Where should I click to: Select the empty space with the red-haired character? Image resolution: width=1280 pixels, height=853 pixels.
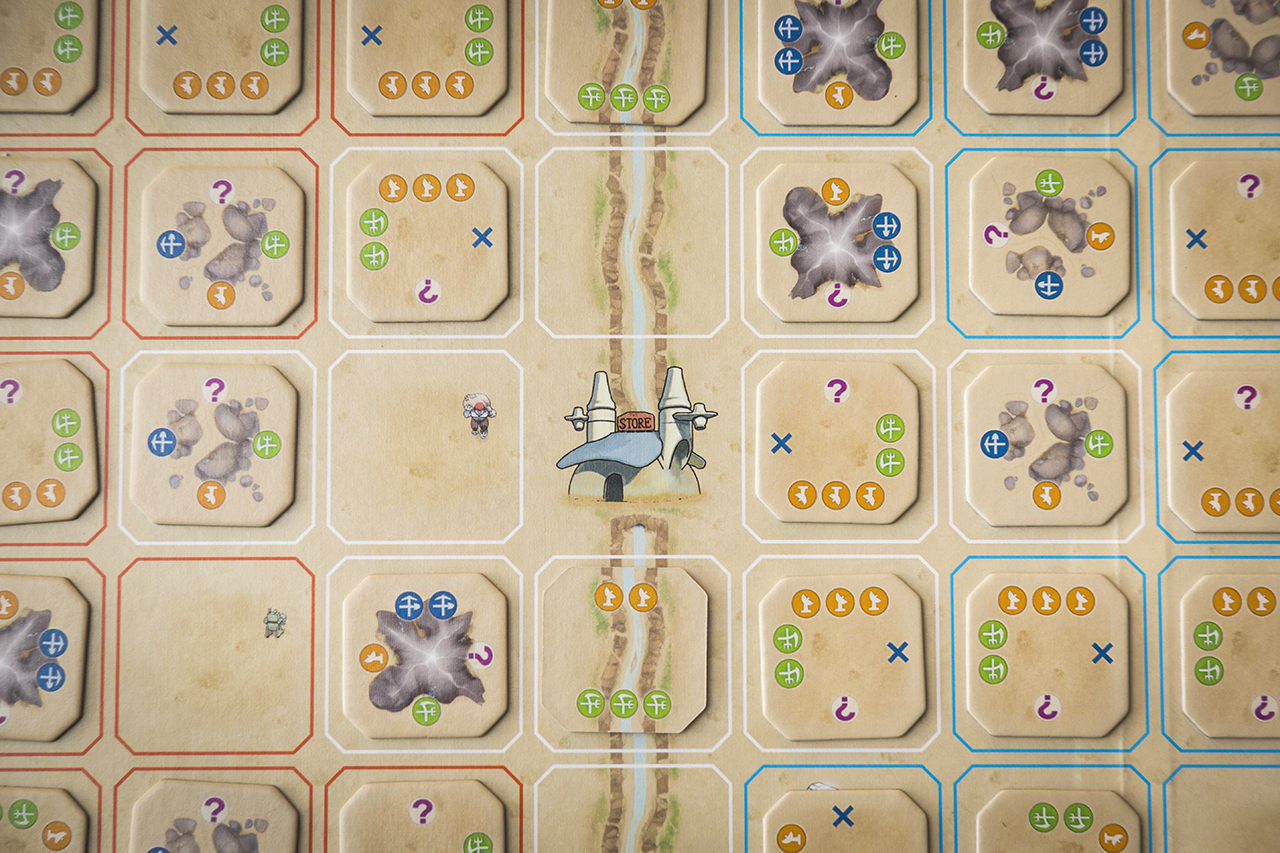point(426,447)
